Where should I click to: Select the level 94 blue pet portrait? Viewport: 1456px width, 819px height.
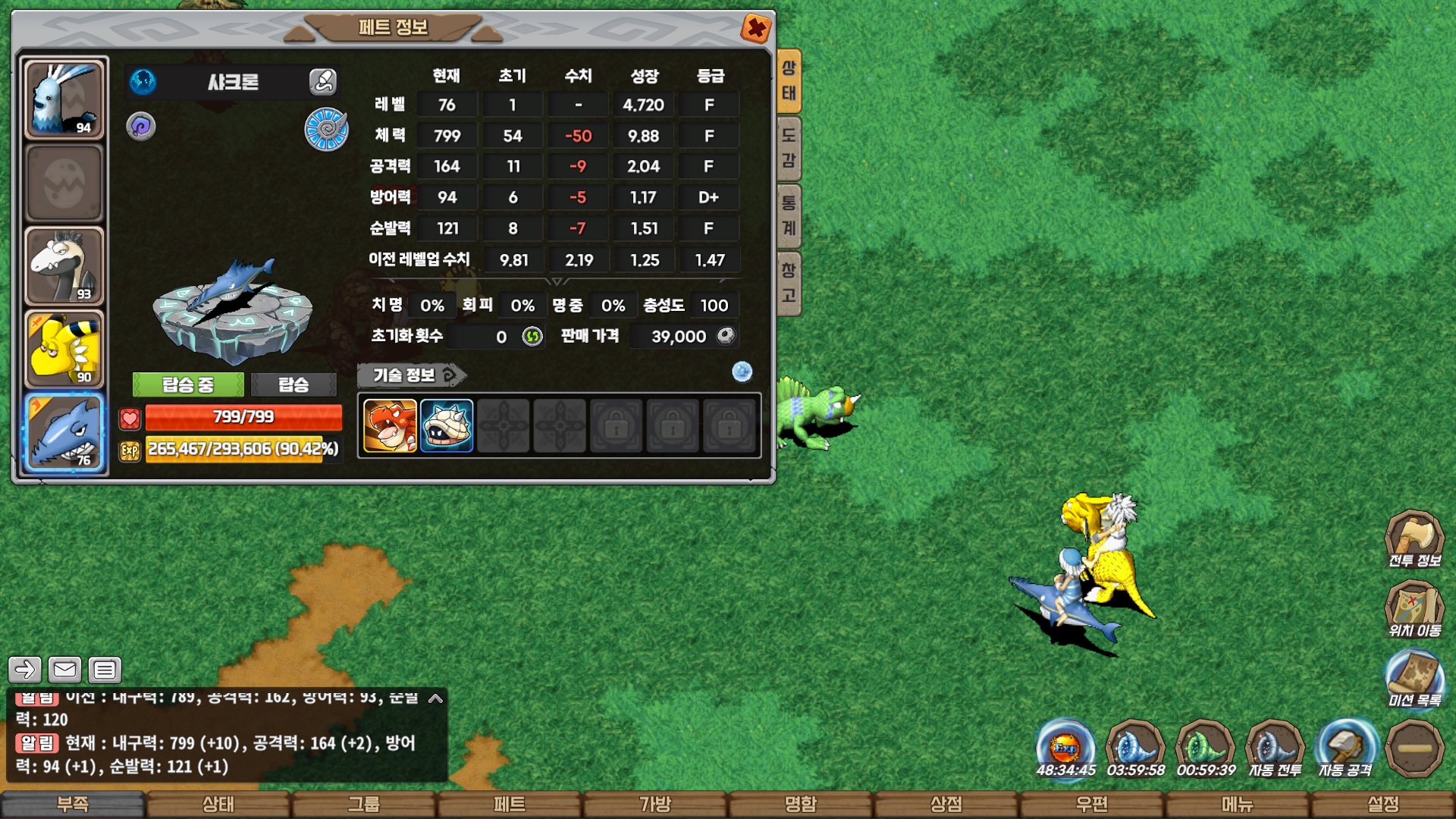tap(64, 99)
